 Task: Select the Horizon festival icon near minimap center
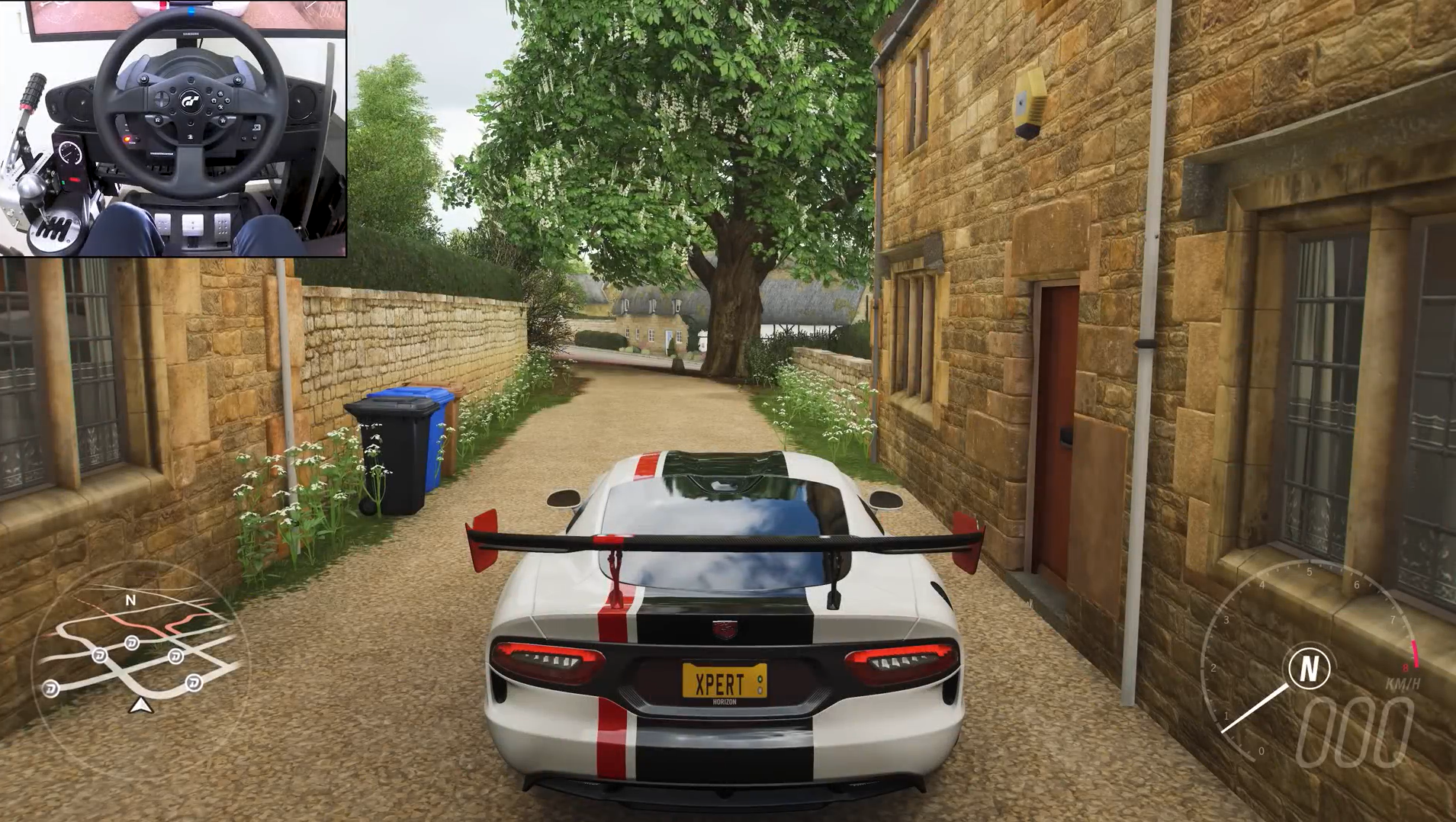pyautogui.click(x=132, y=643)
